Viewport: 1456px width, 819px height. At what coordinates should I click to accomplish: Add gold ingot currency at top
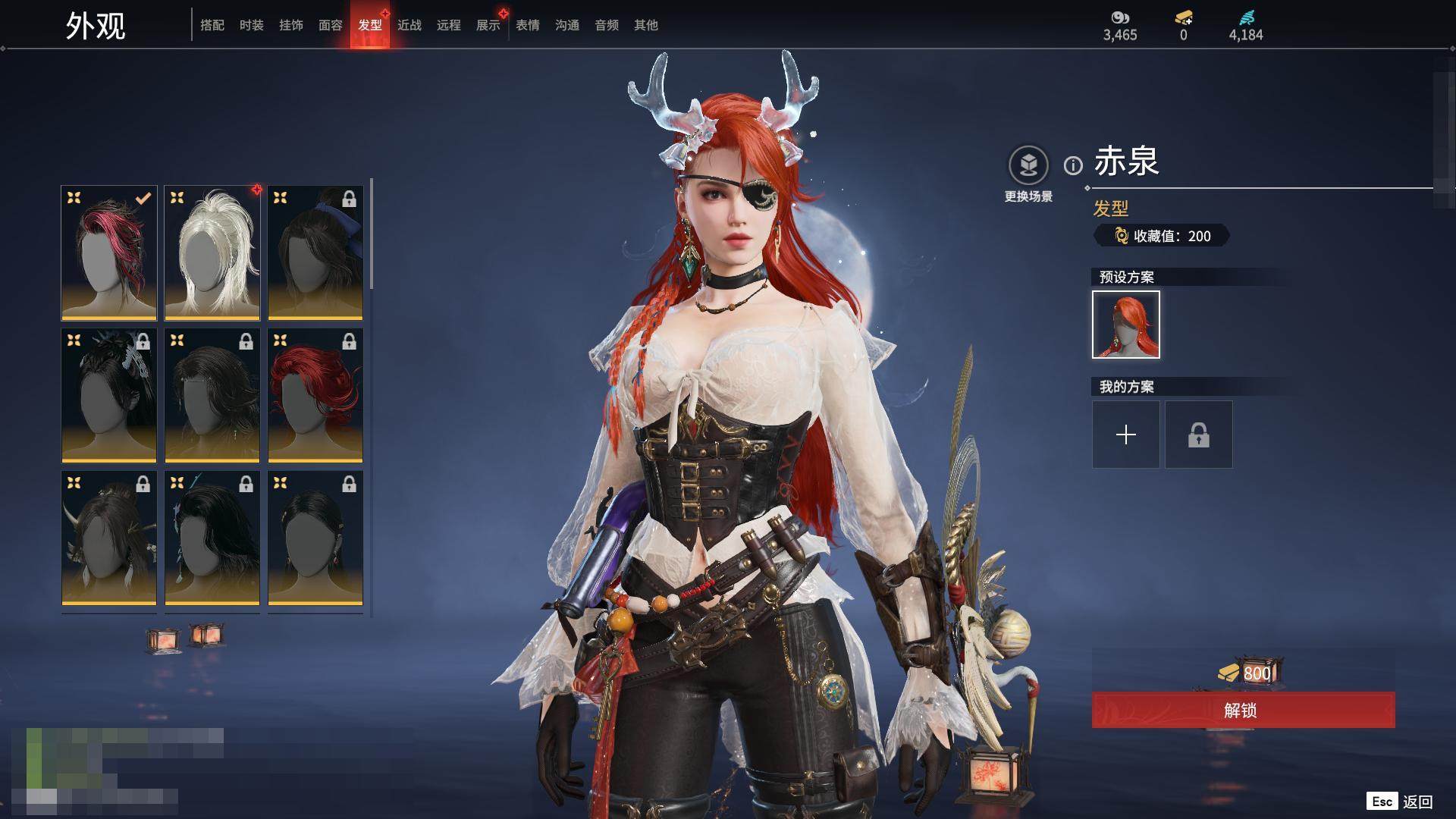[x=1183, y=18]
